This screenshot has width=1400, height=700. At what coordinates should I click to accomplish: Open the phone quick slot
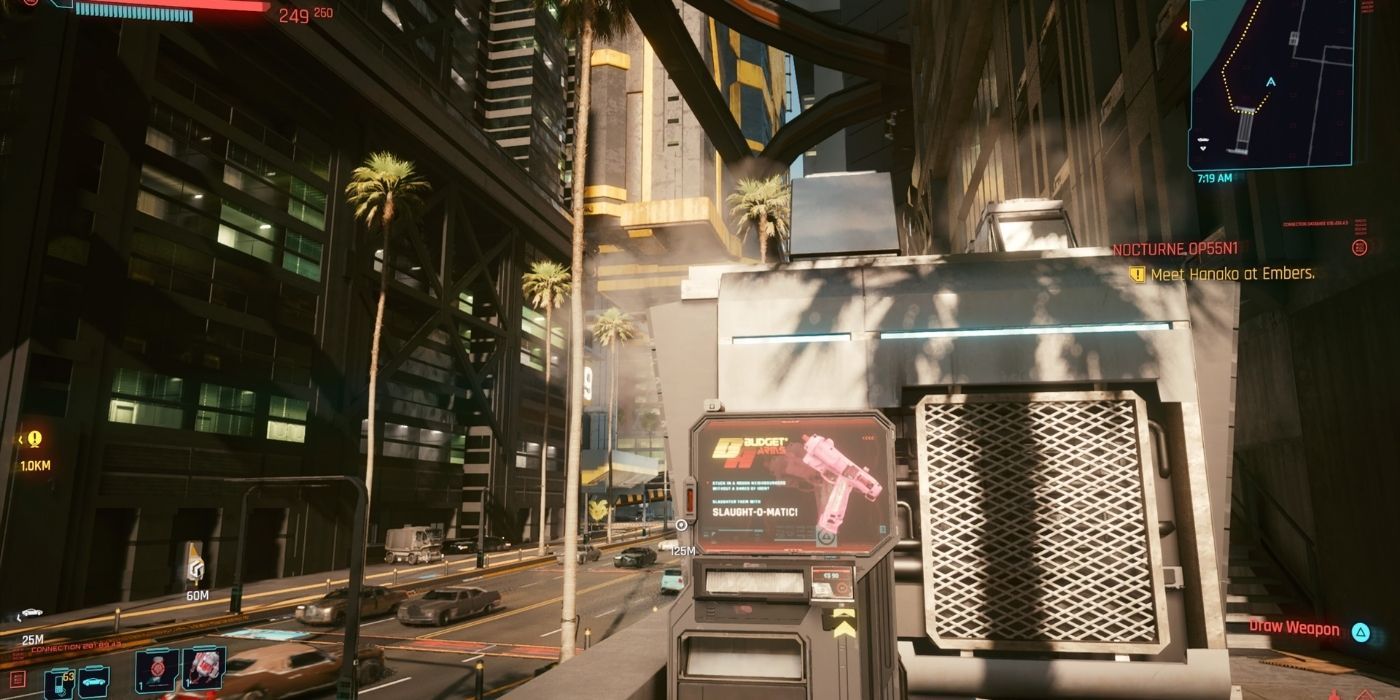(58, 682)
